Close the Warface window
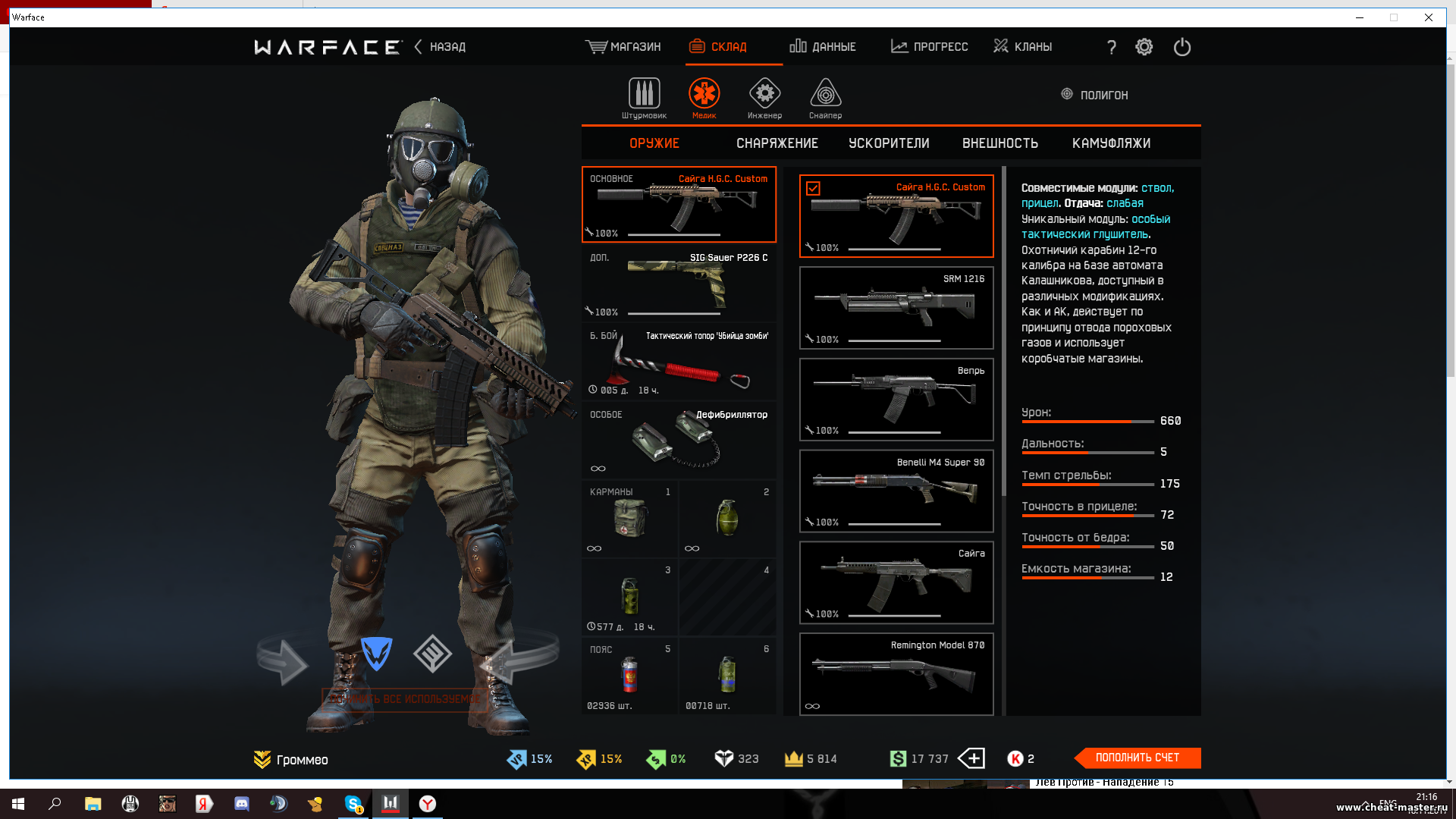The width and height of the screenshot is (1456, 819). click(1428, 17)
